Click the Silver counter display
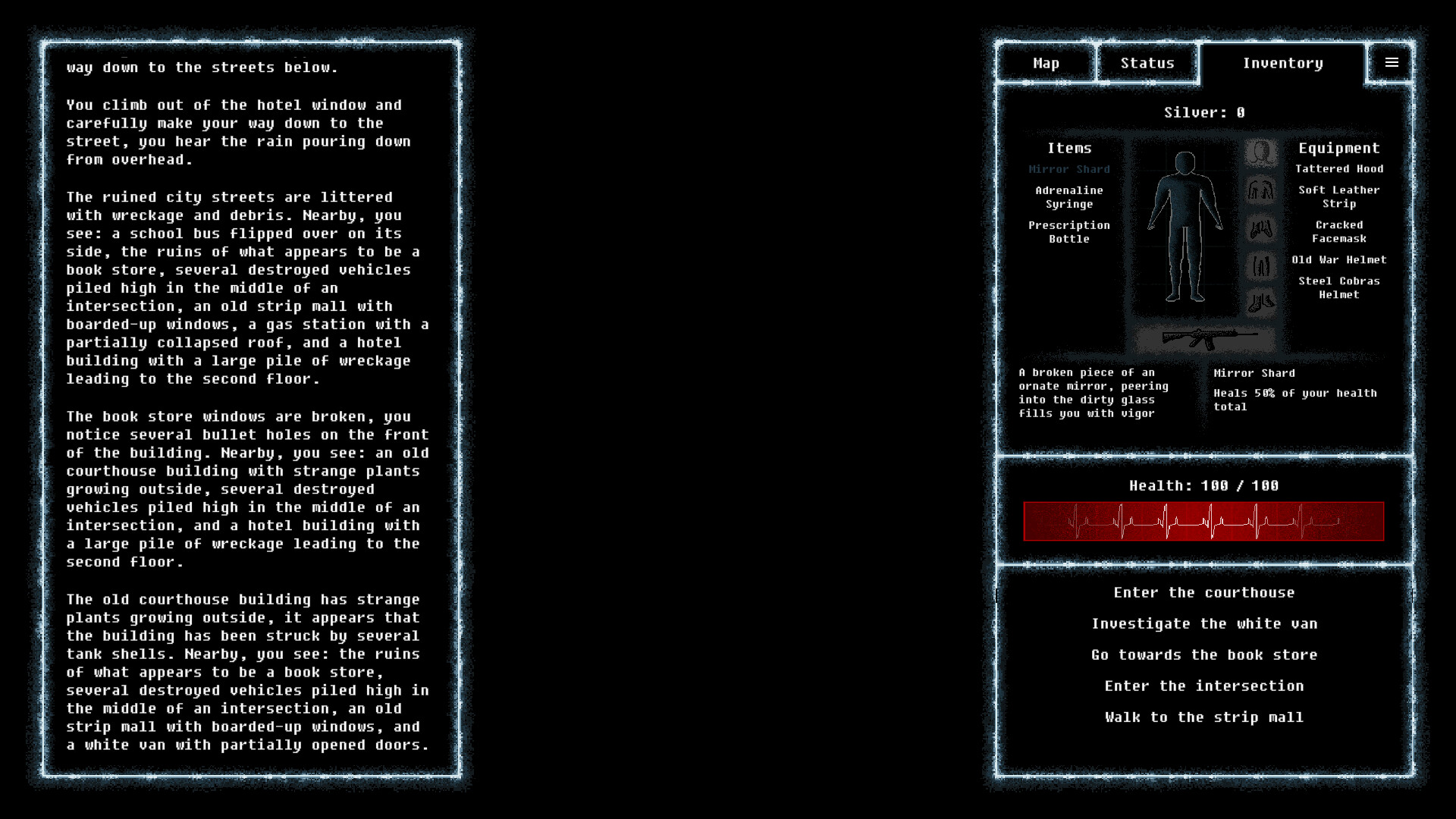 (x=1203, y=111)
